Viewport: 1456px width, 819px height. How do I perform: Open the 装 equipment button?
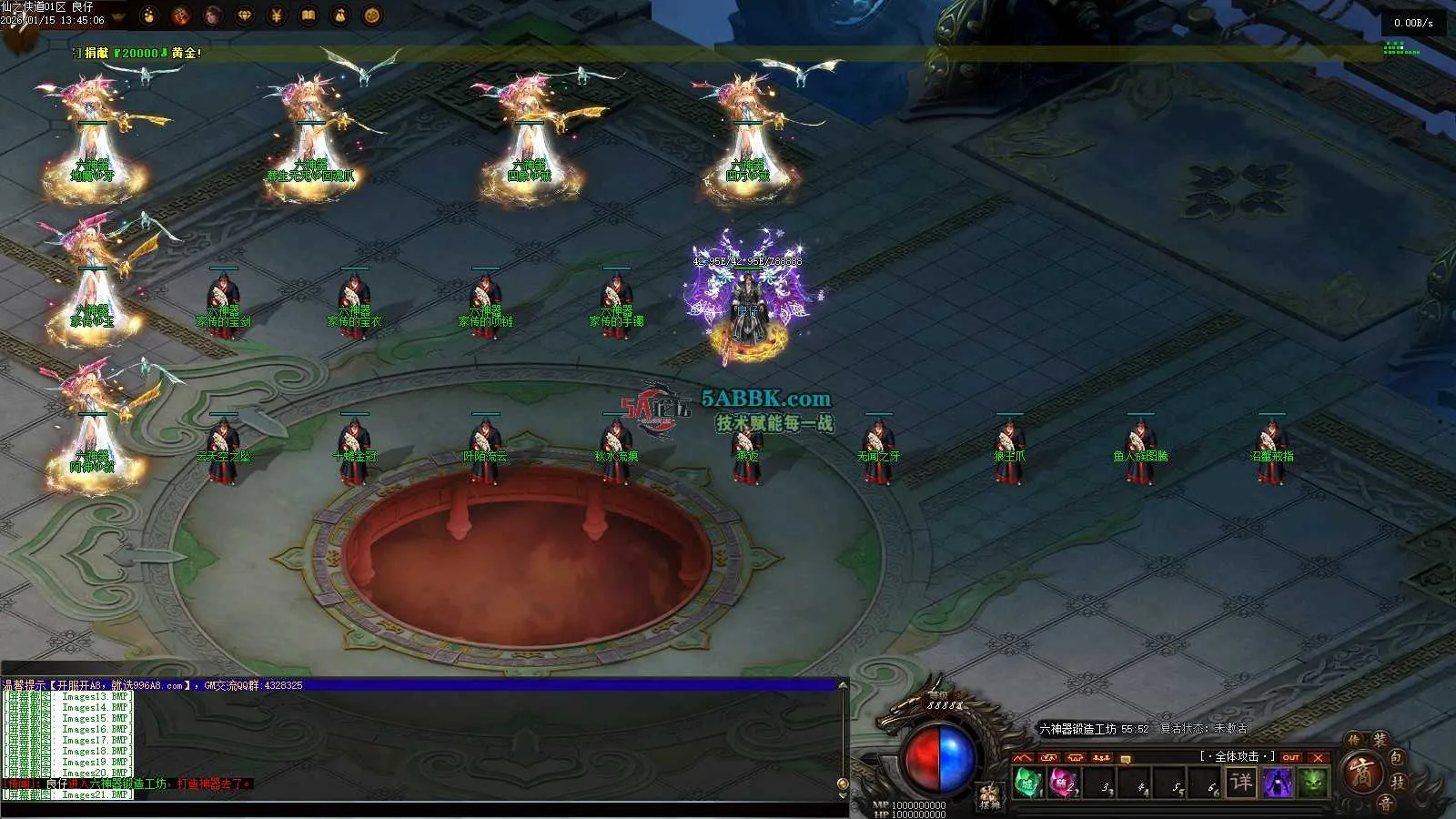(1380, 741)
